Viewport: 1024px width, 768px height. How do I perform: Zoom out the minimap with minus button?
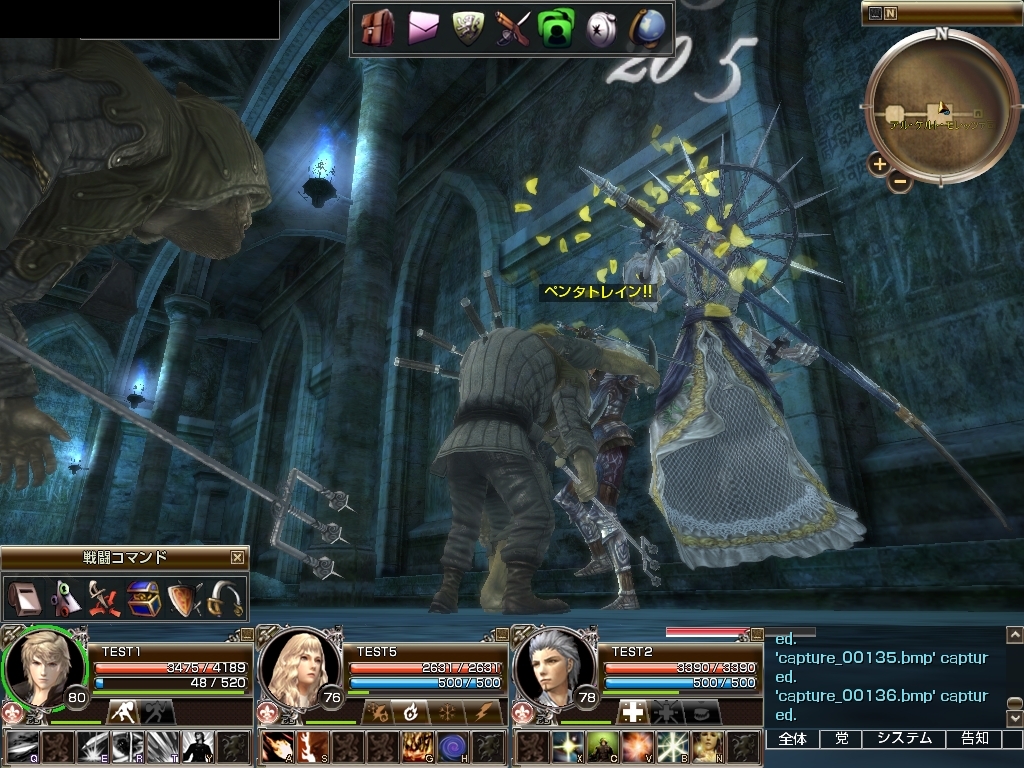click(x=900, y=181)
